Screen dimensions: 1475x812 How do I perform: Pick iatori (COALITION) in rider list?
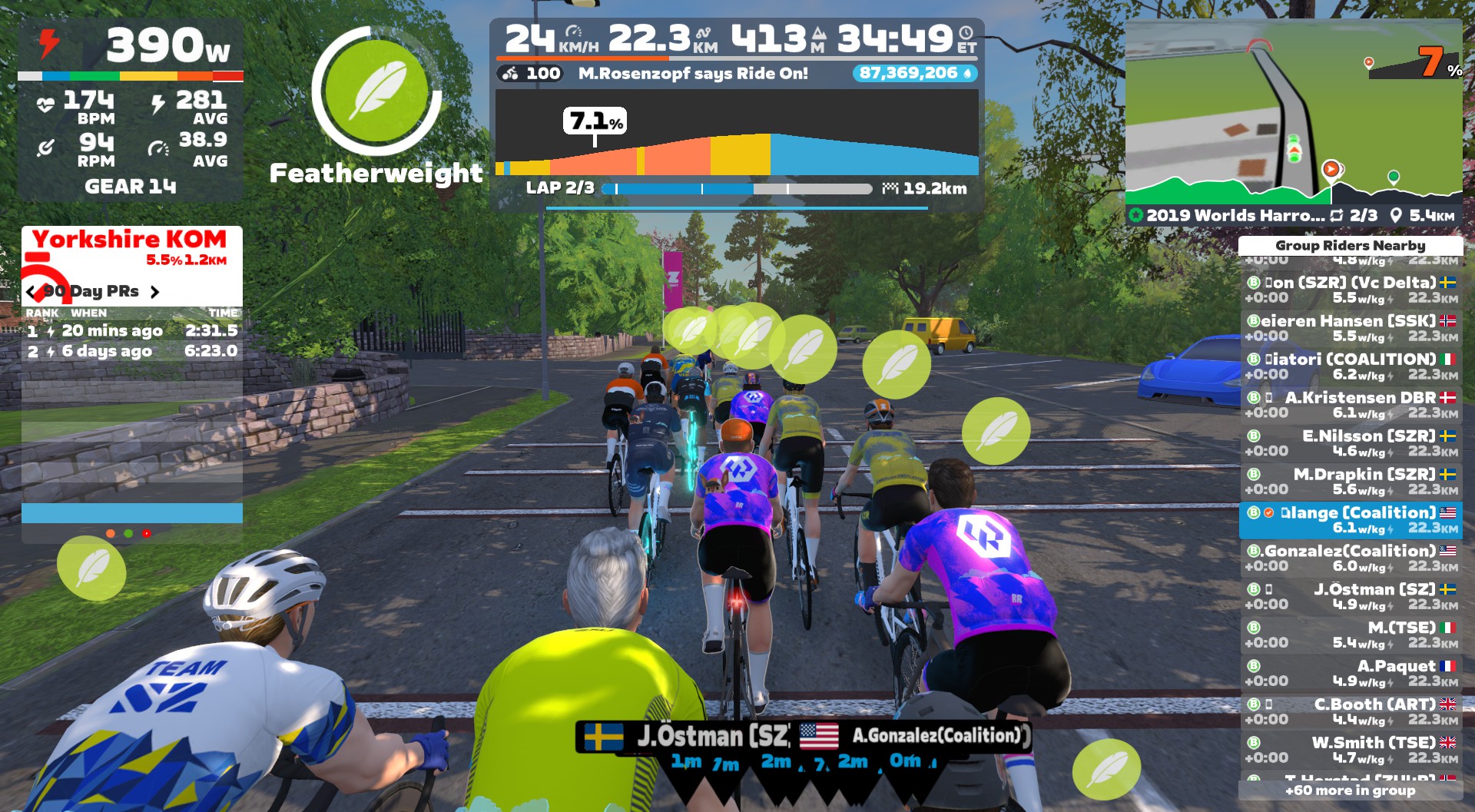point(1351,366)
